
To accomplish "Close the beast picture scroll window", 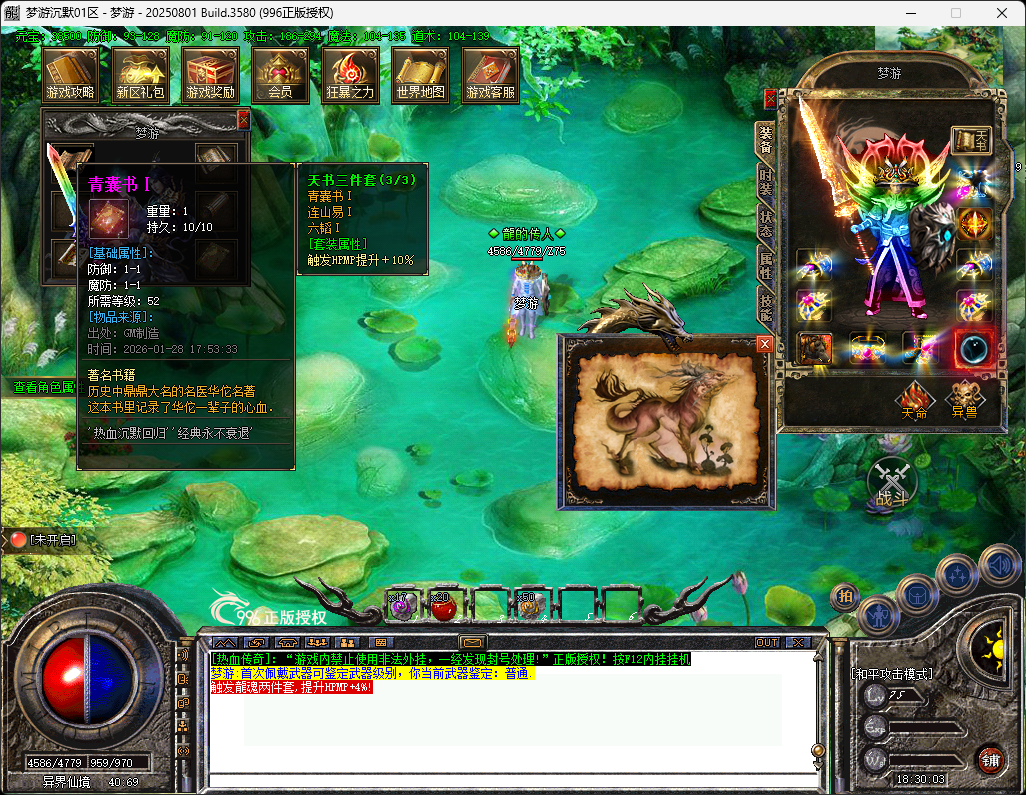I will coord(765,344).
